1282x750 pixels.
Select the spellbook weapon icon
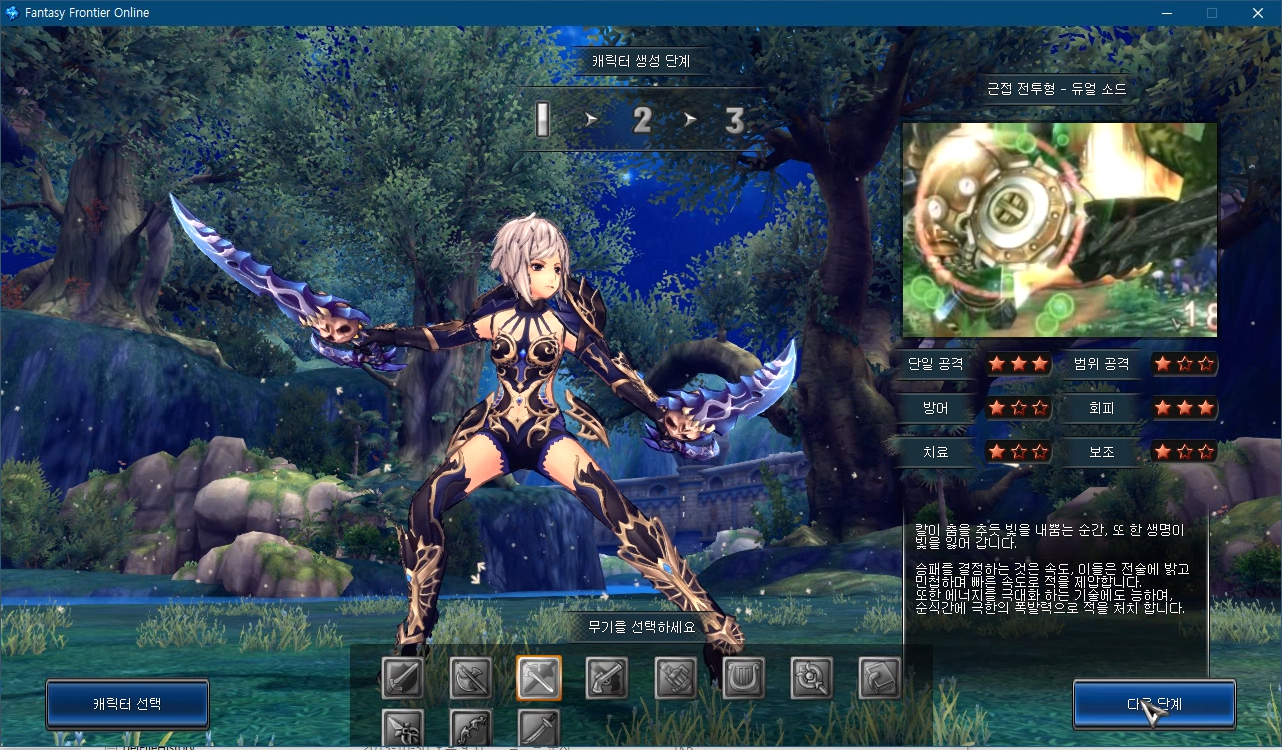click(880, 678)
